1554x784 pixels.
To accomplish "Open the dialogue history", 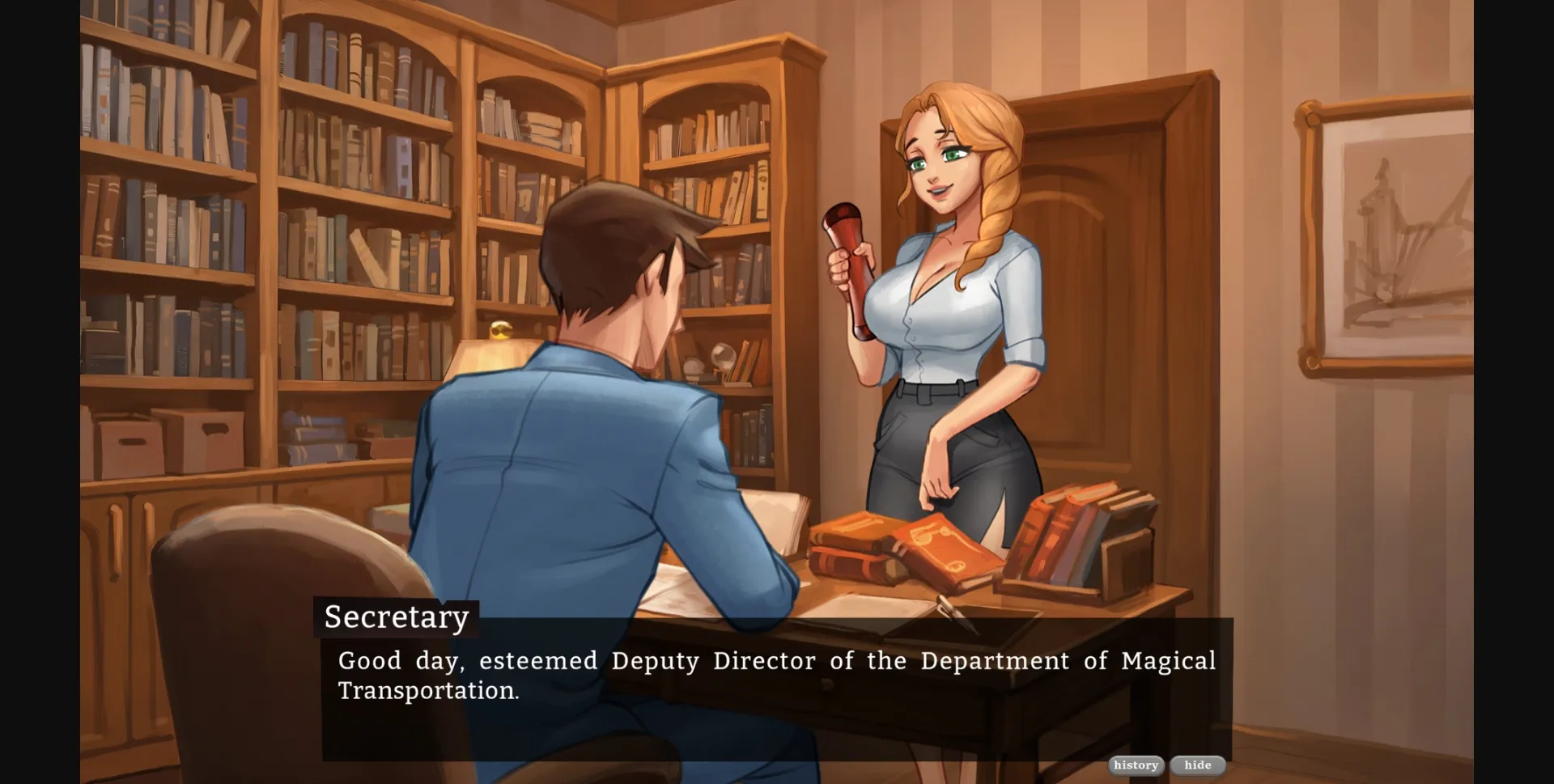I will 1136,765.
